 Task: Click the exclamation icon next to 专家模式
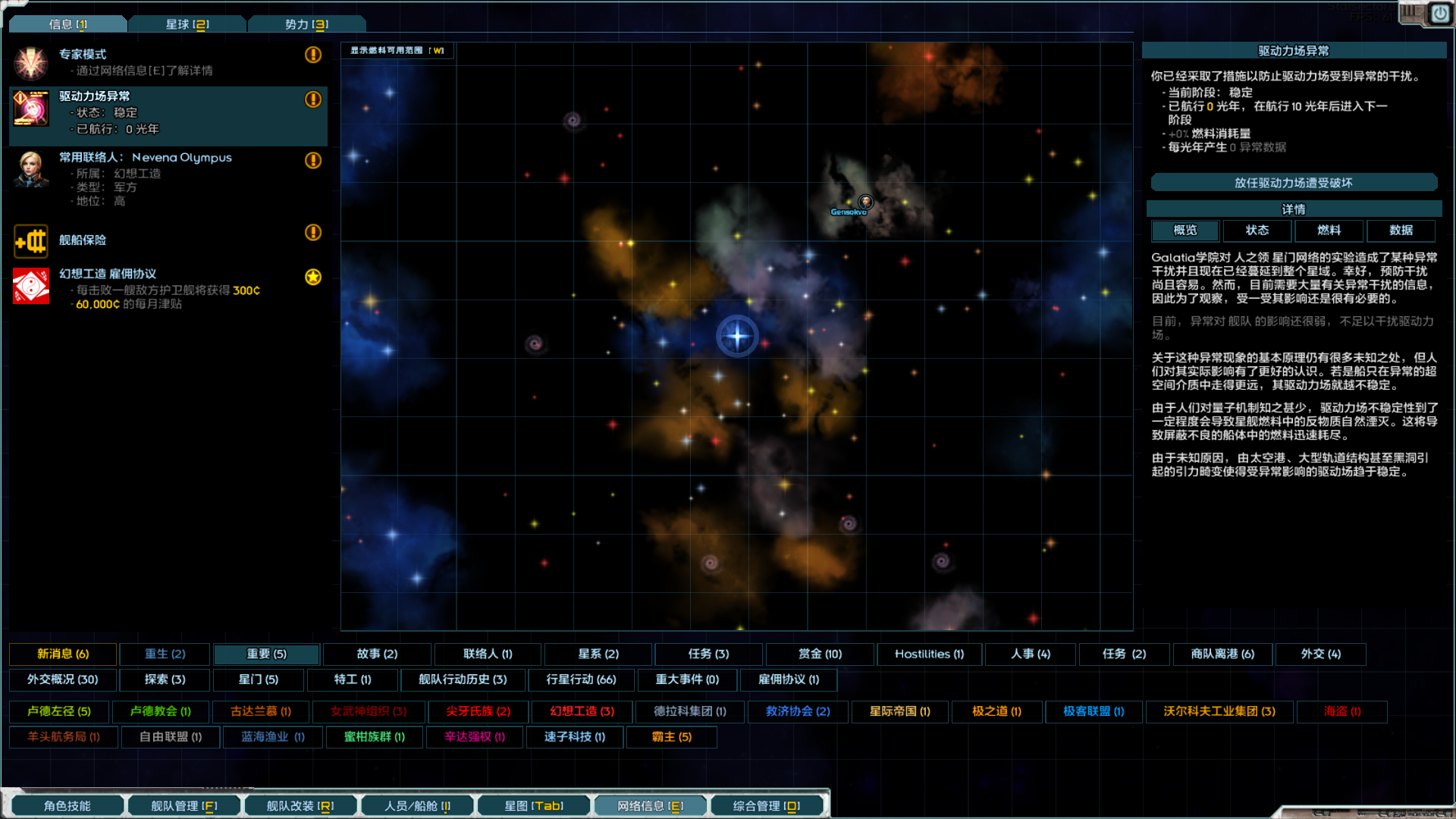coord(312,55)
